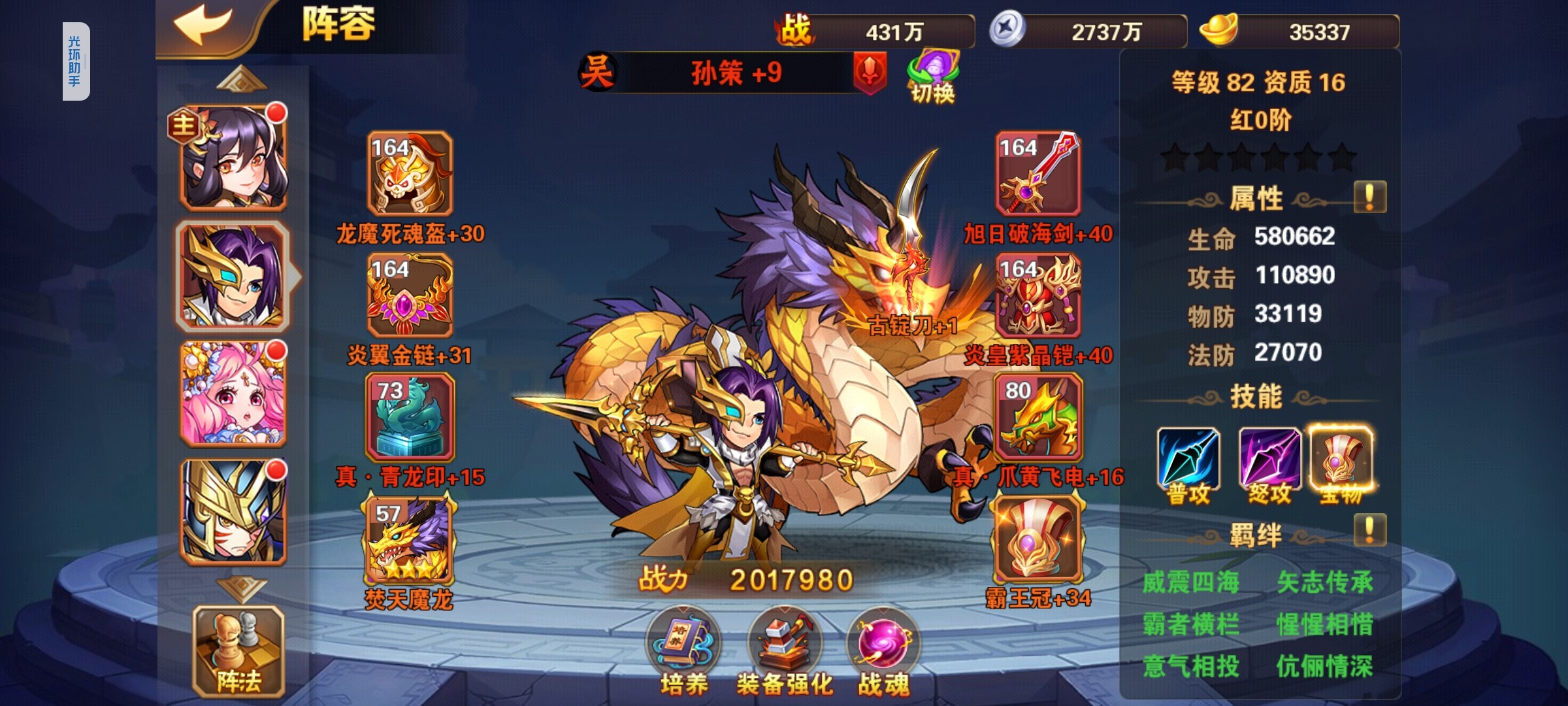Open the 阵法 formation button

click(x=238, y=652)
